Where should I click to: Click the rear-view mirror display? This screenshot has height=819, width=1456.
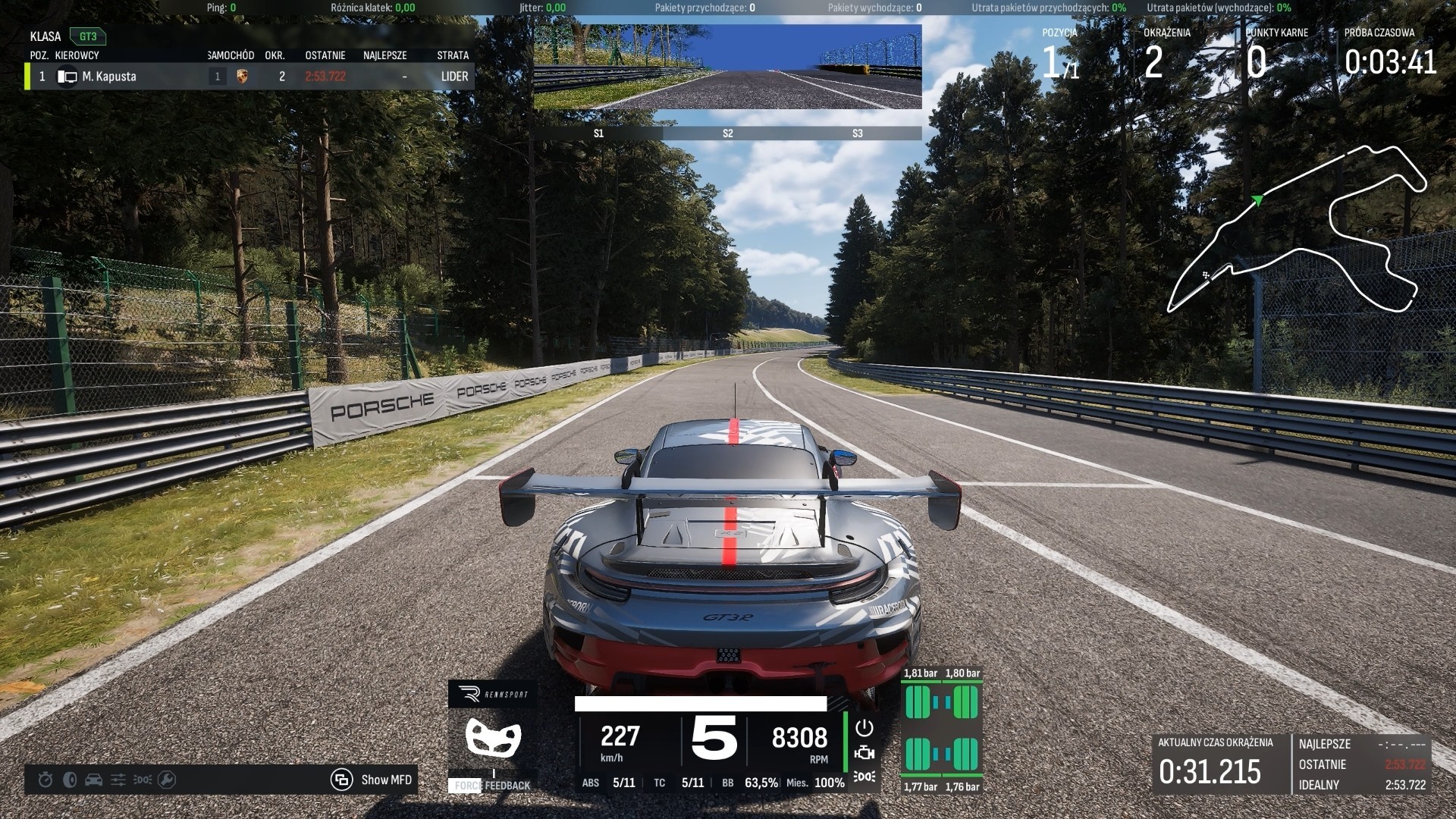(x=728, y=67)
